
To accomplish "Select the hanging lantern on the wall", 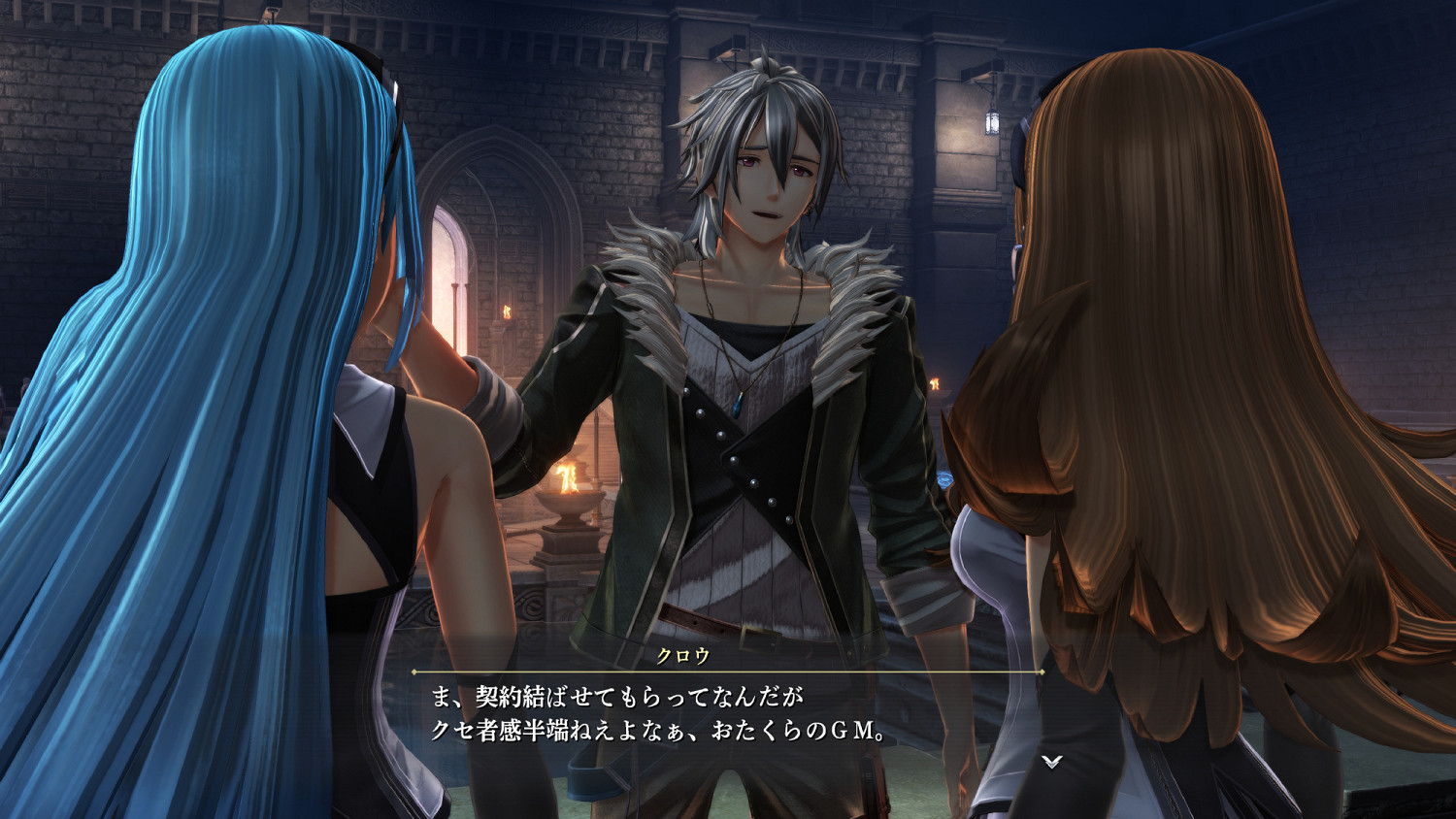I will coord(992,123).
